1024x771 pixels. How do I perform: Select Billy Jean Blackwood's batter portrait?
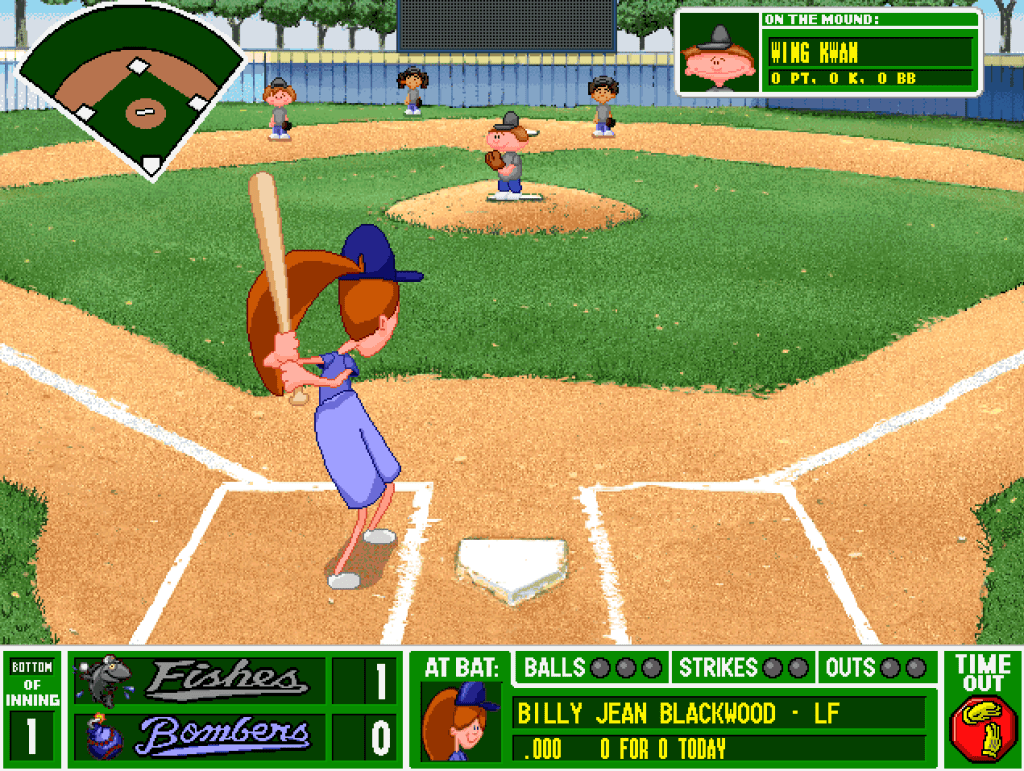point(461,722)
